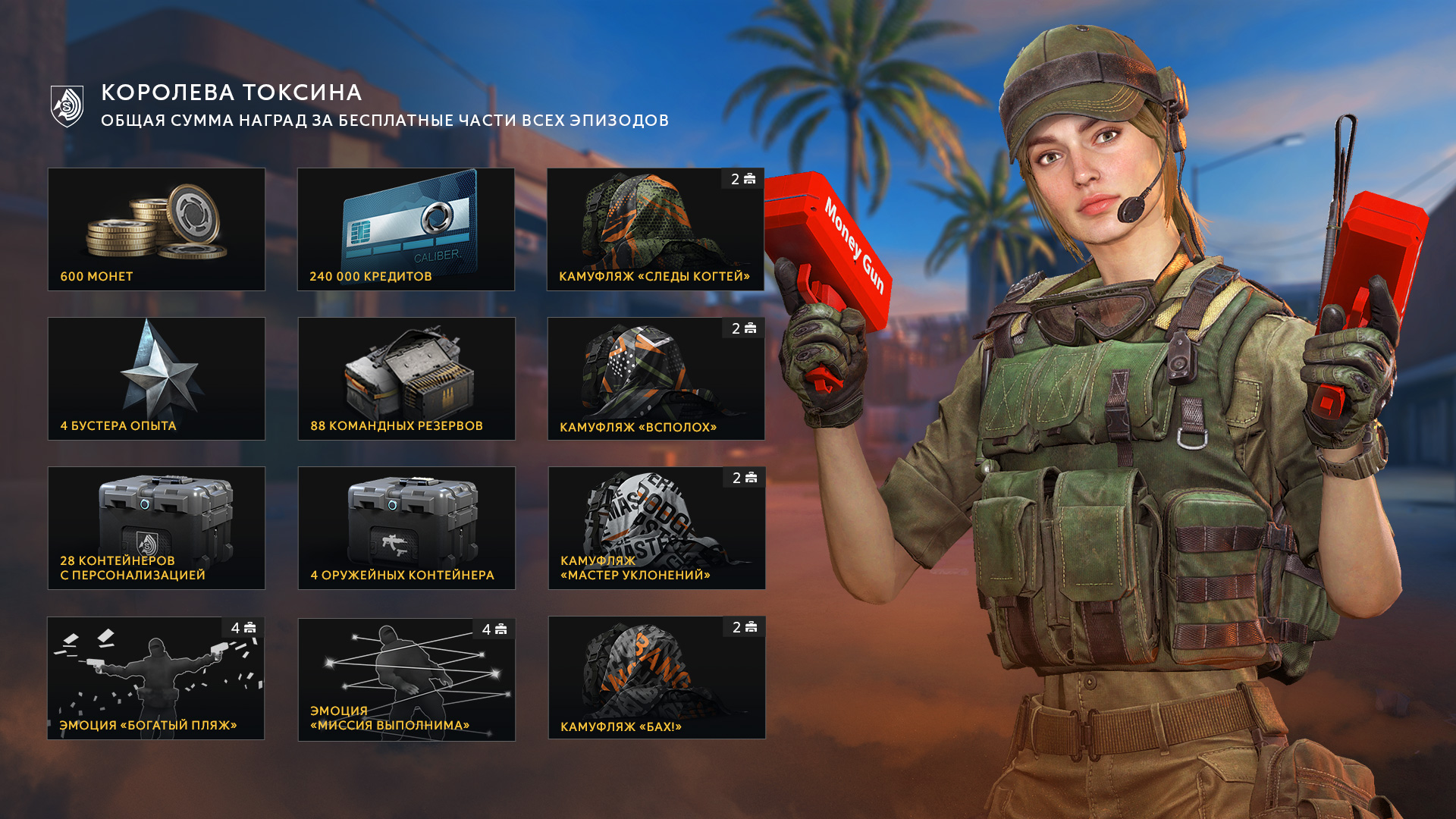
Task: Choose the Камуфляж «Мастер уклонений» tile
Action: point(657,528)
